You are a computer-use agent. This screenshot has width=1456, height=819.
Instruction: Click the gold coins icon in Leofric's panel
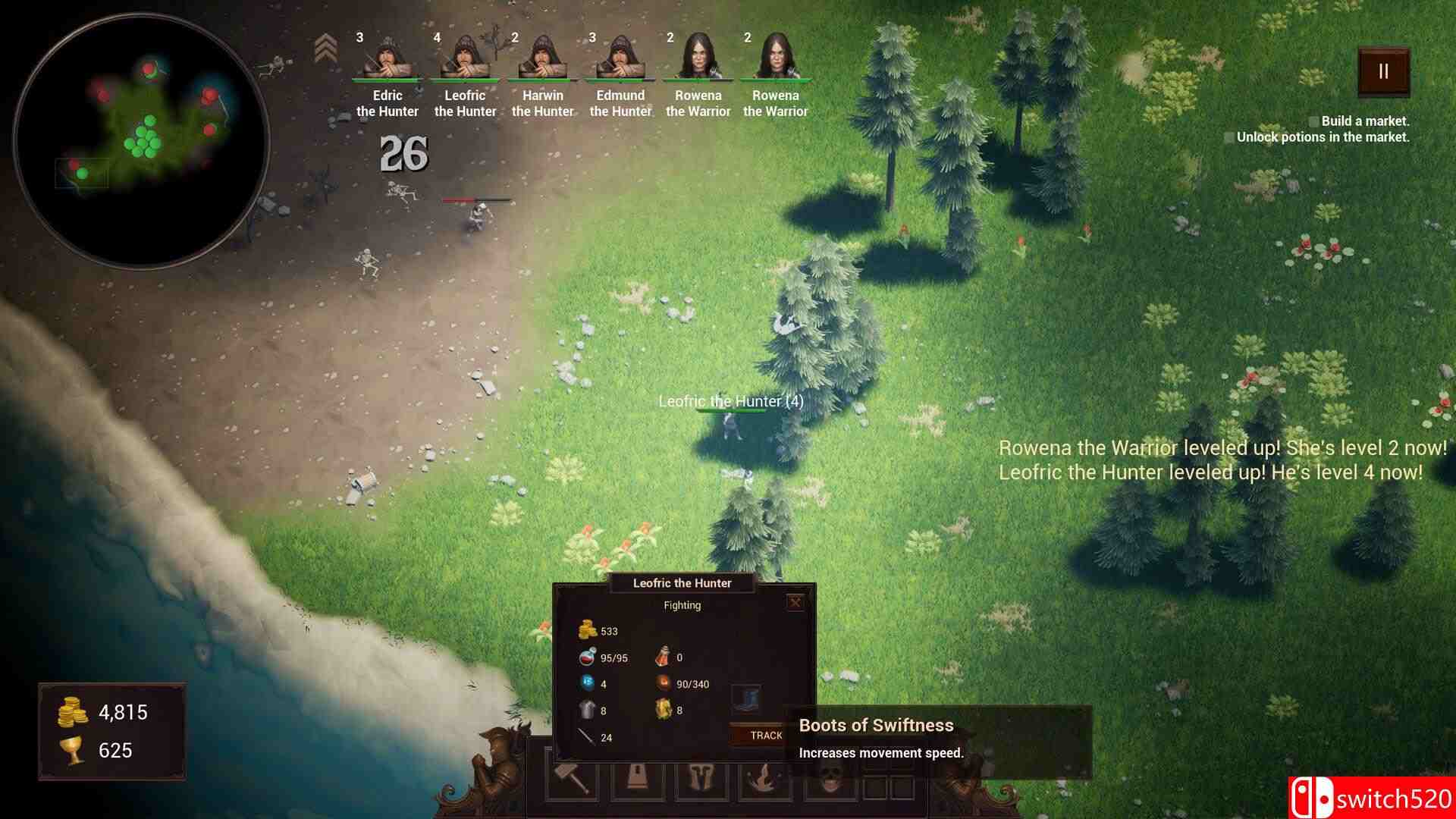588,629
